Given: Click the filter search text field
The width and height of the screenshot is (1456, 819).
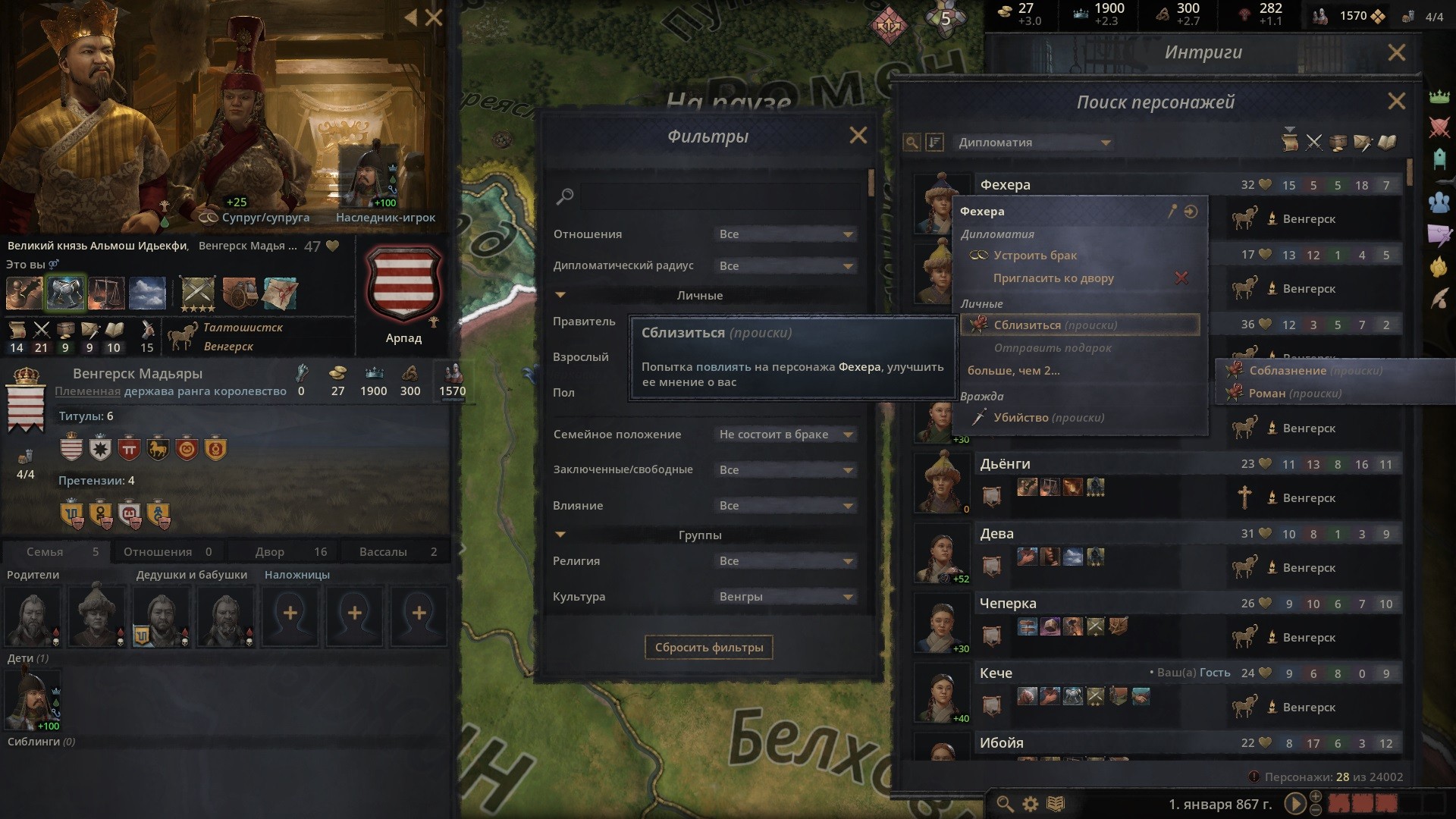Looking at the screenshot, I should coord(720,197).
